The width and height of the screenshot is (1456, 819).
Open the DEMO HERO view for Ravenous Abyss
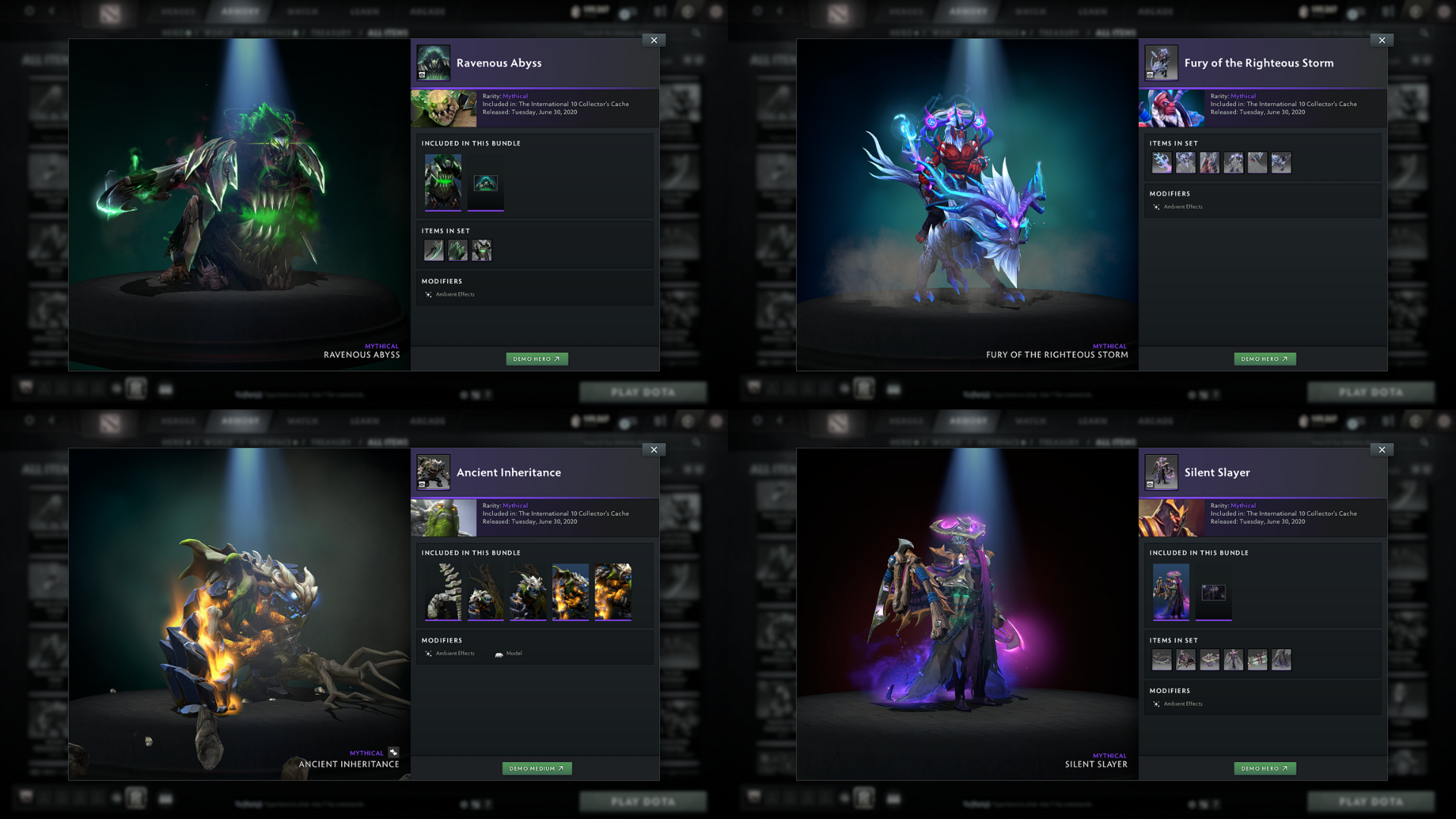(537, 359)
